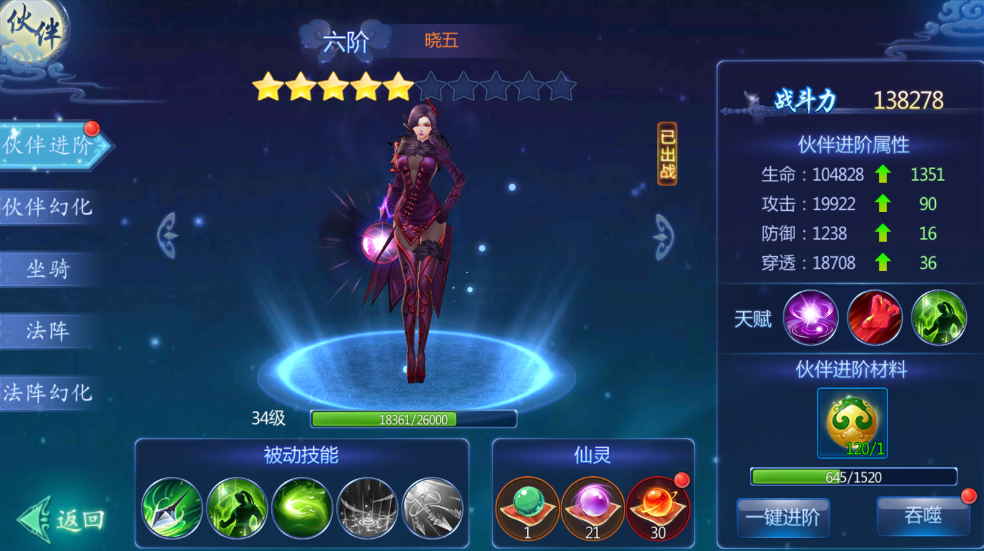Switch to the 伙伴进阶 tab
The width and height of the screenshot is (984, 551).
[x=50, y=146]
